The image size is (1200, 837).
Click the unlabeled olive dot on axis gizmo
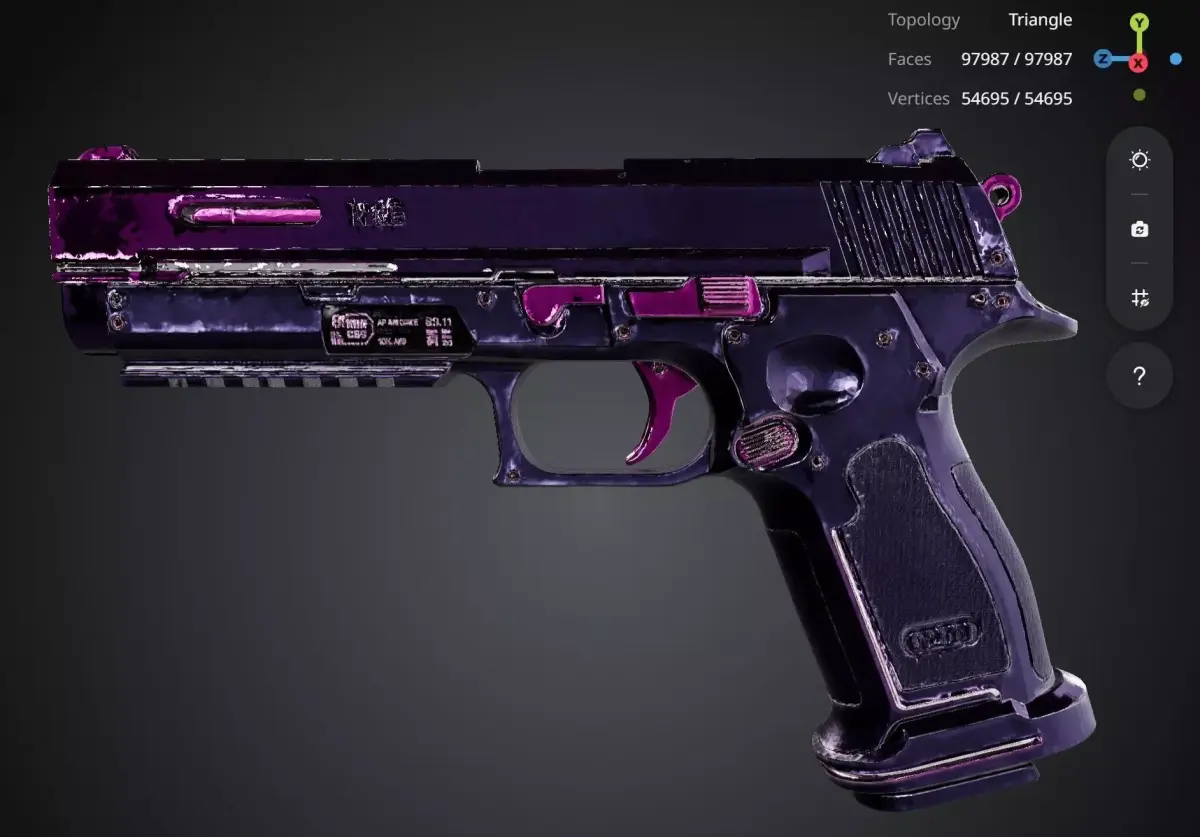pos(1139,95)
